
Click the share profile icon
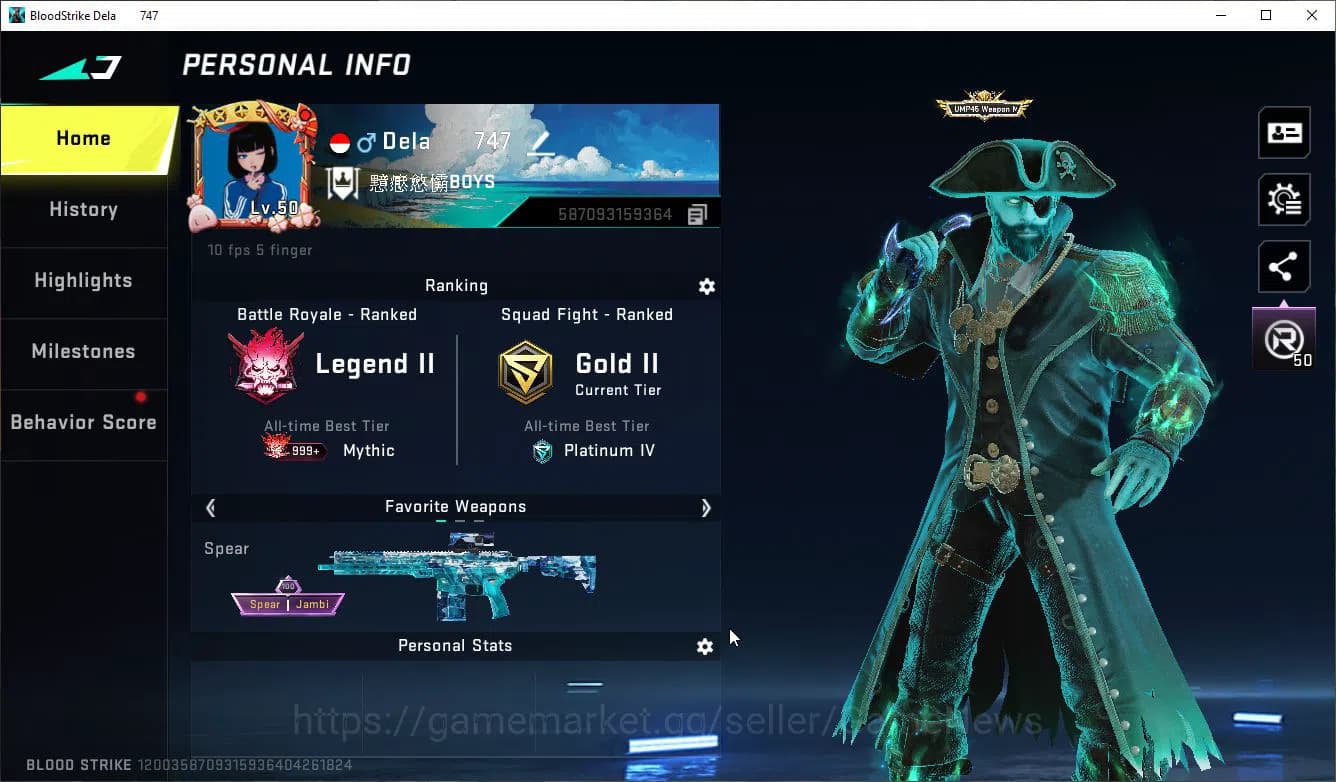[1284, 266]
